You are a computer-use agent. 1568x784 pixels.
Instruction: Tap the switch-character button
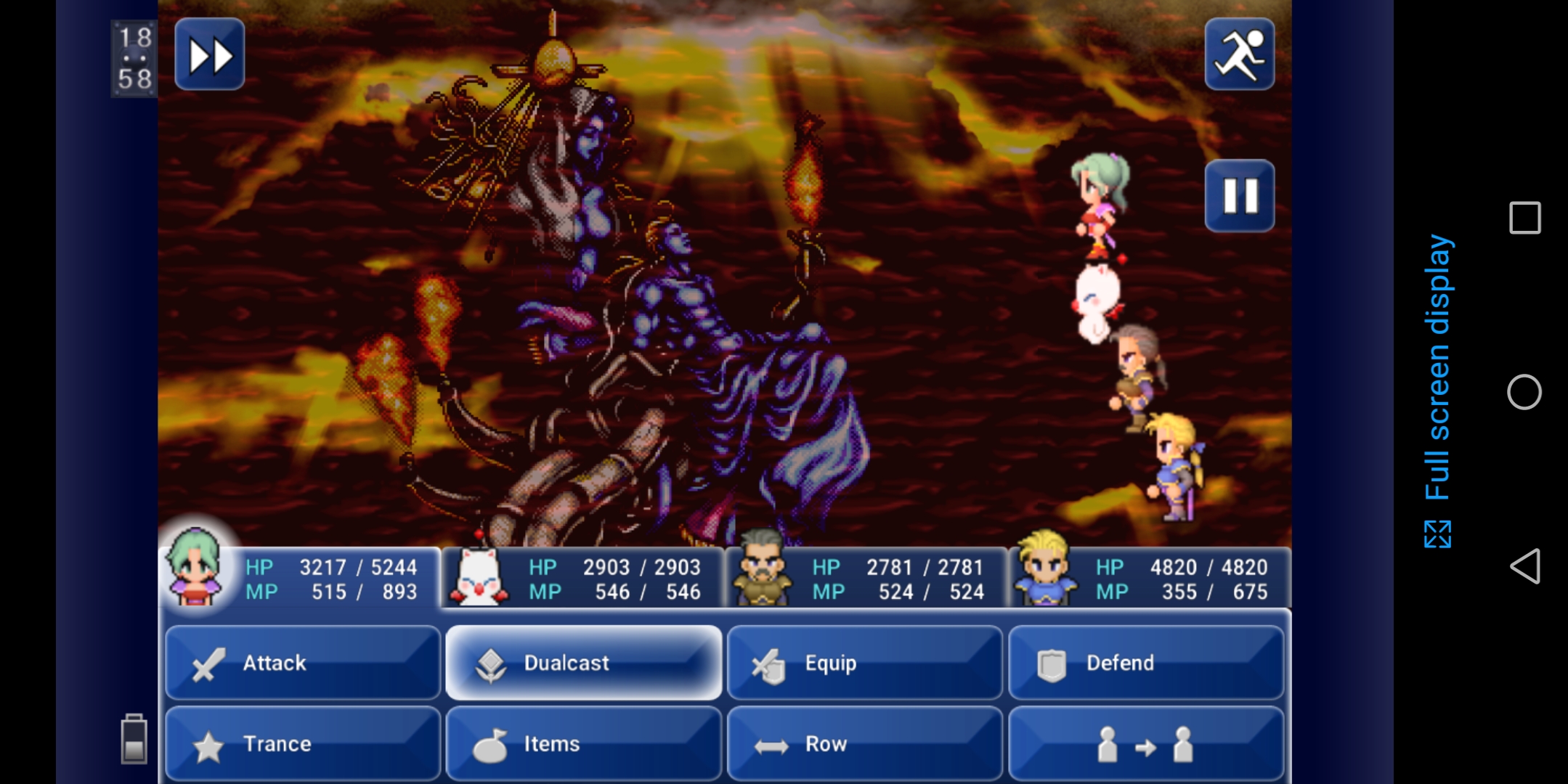point(1146,743)
